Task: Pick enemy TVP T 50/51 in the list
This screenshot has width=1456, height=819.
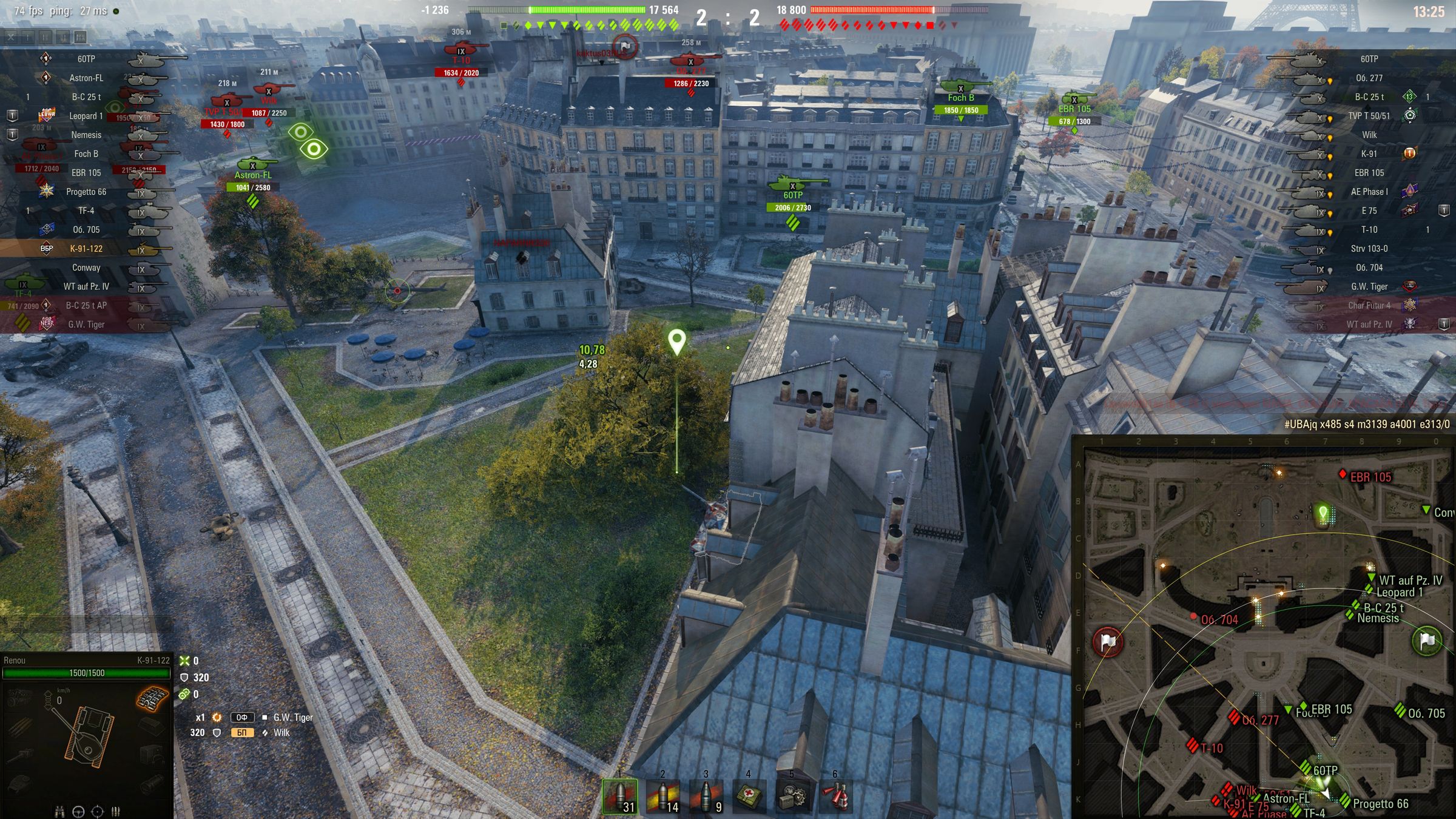Action: tap(1369, 116)
